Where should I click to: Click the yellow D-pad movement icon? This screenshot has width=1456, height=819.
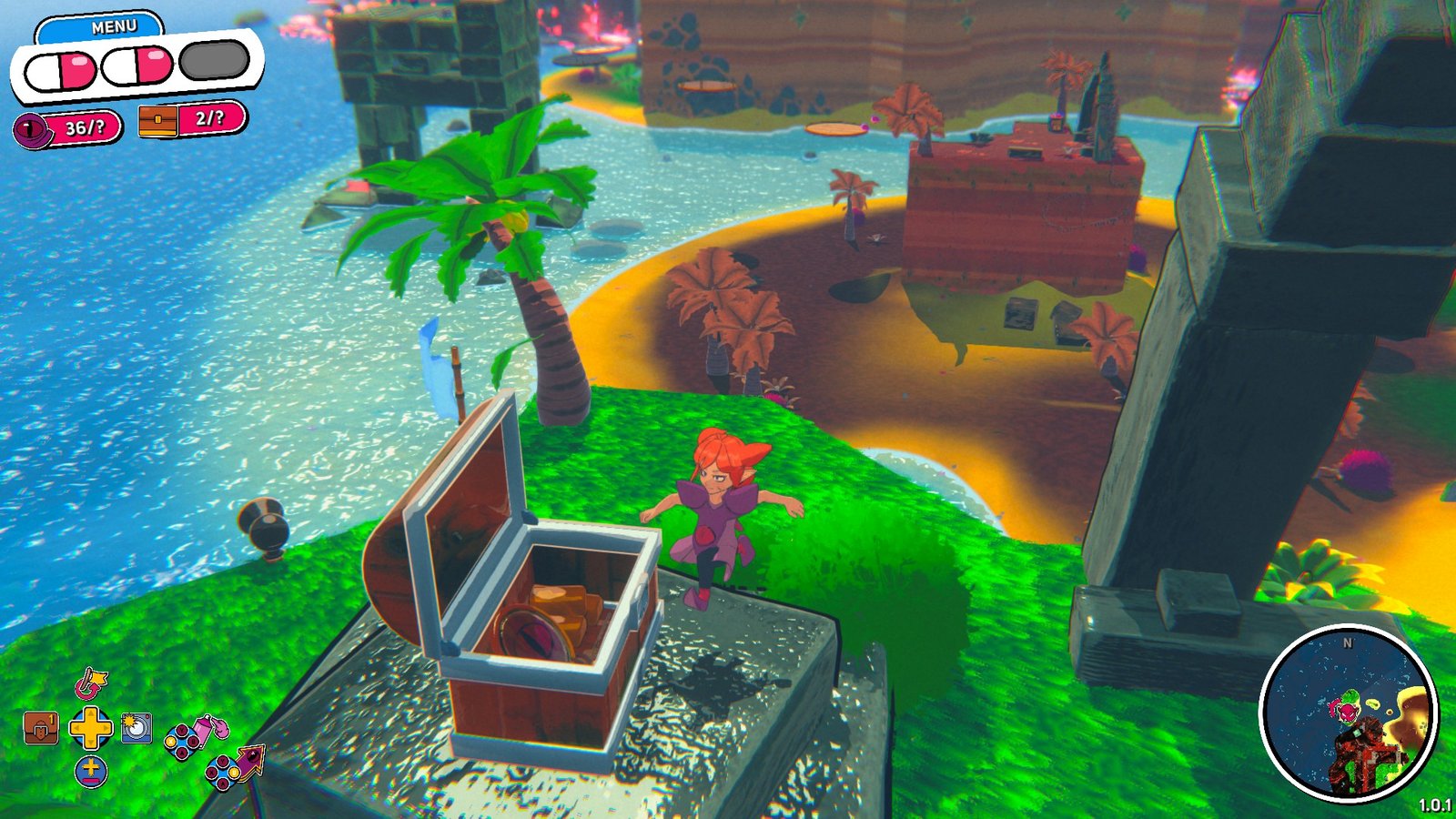[91, 727]
